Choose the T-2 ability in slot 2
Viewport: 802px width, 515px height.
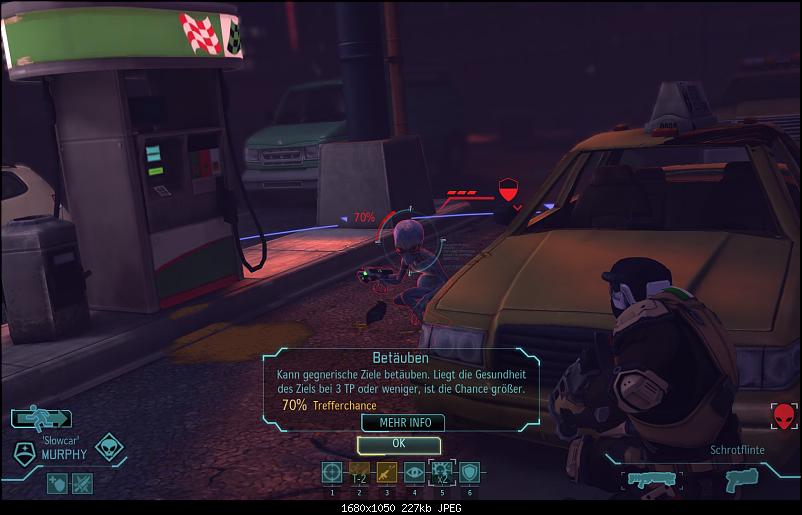click(359, 473)
